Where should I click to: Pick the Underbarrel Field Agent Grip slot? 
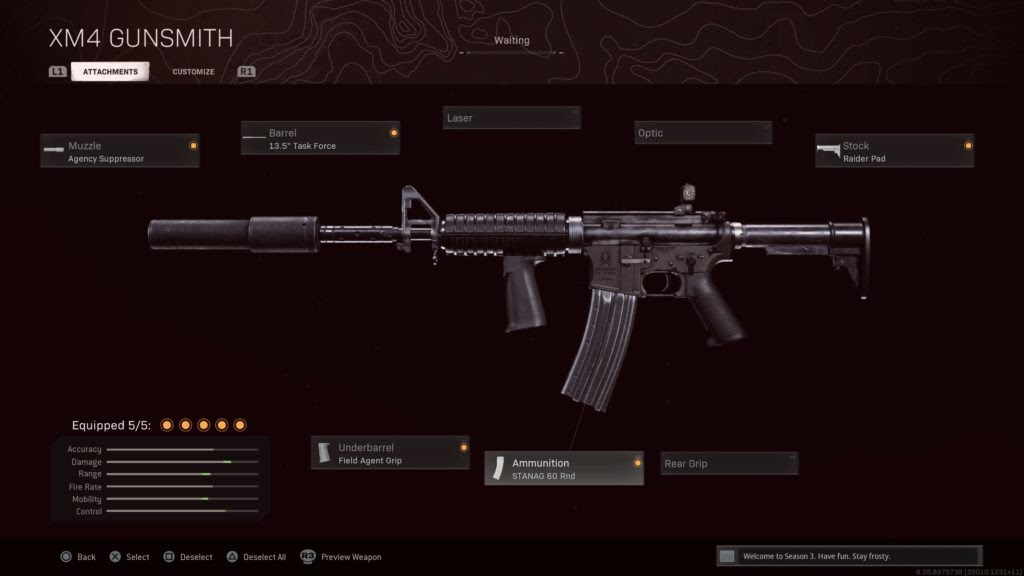tap(390, 453)
